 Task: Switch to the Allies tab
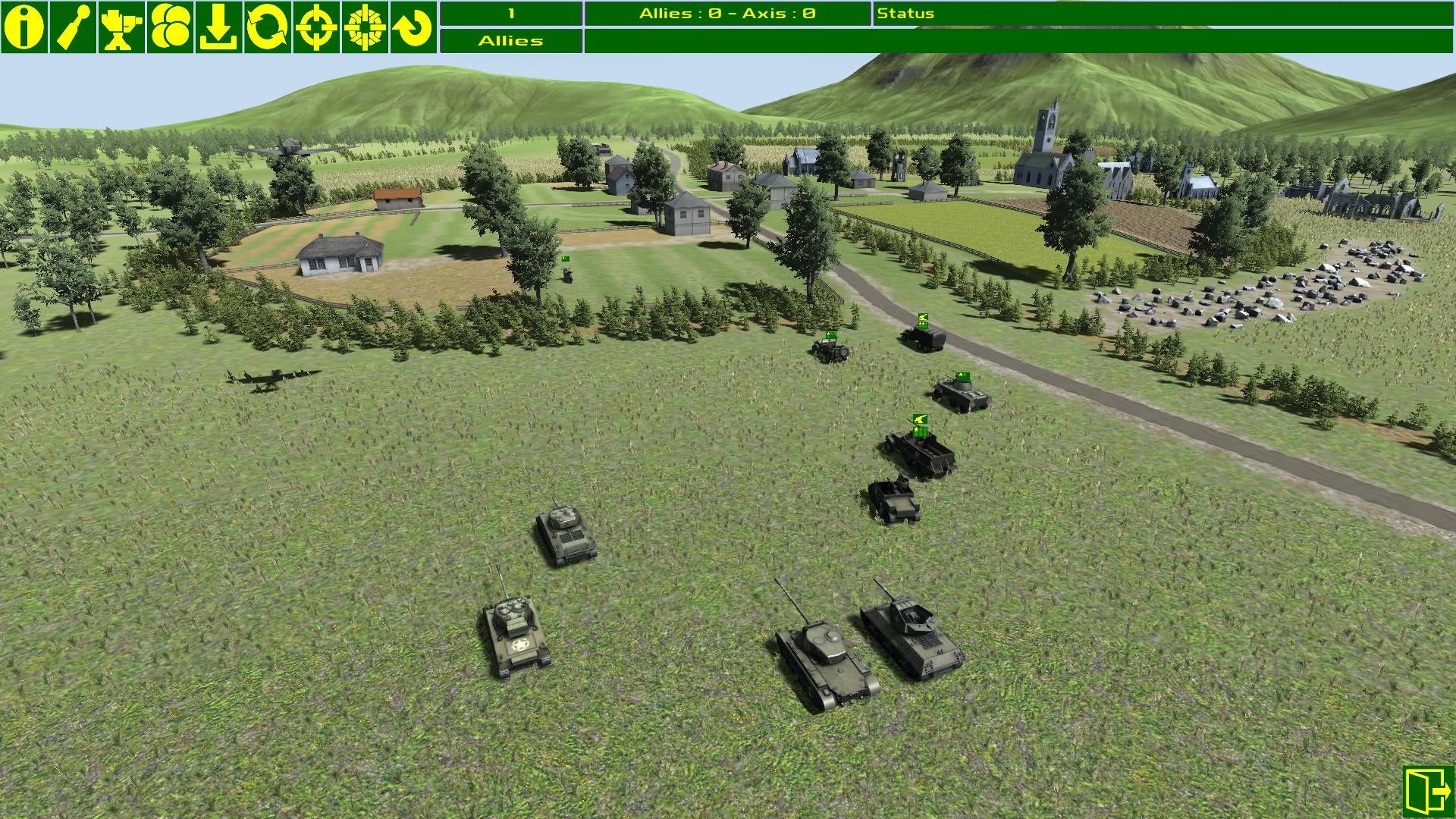tap(510, 40)
